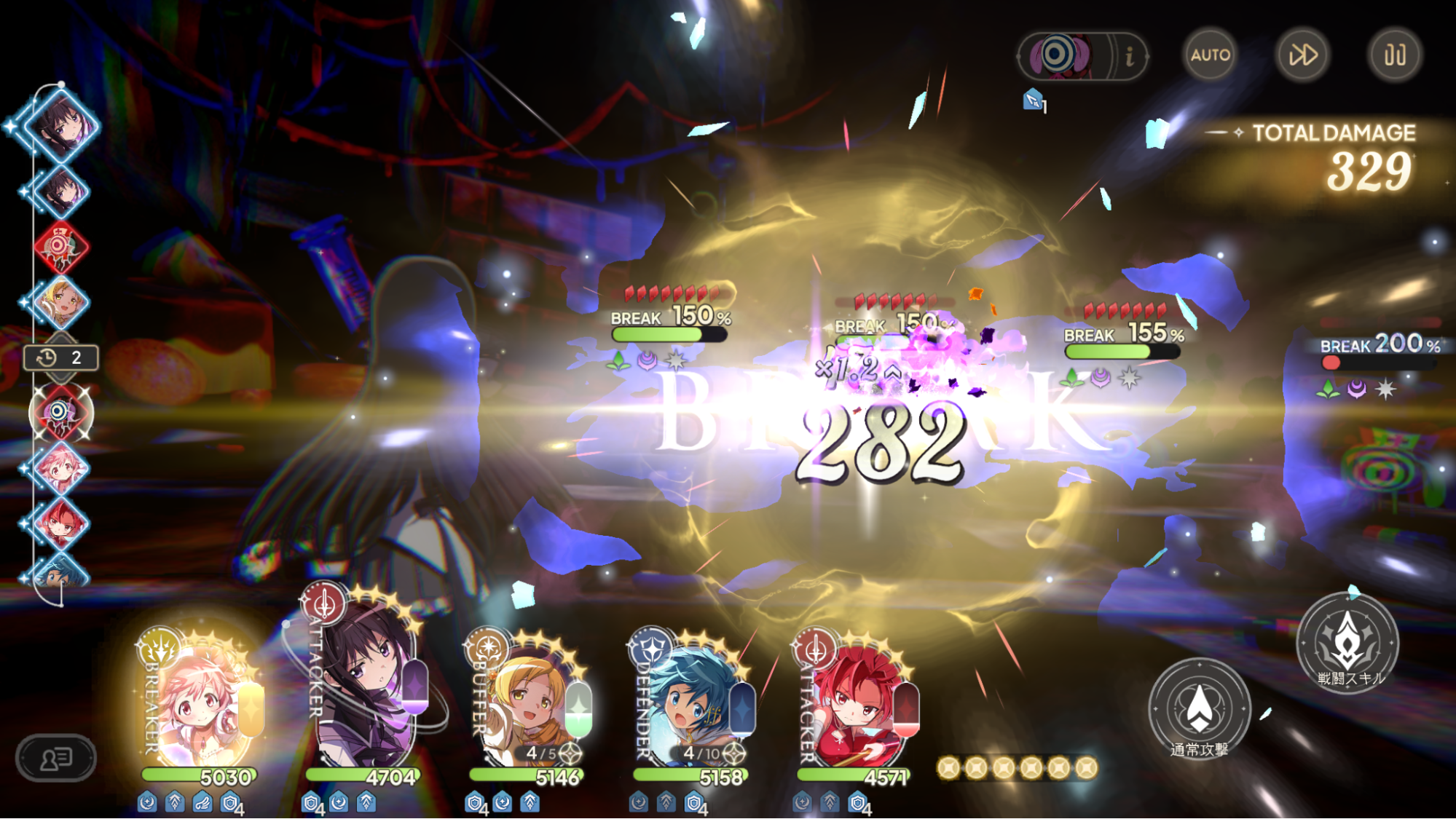Toggle the AUTO battle button

(x=1210, y=55)
